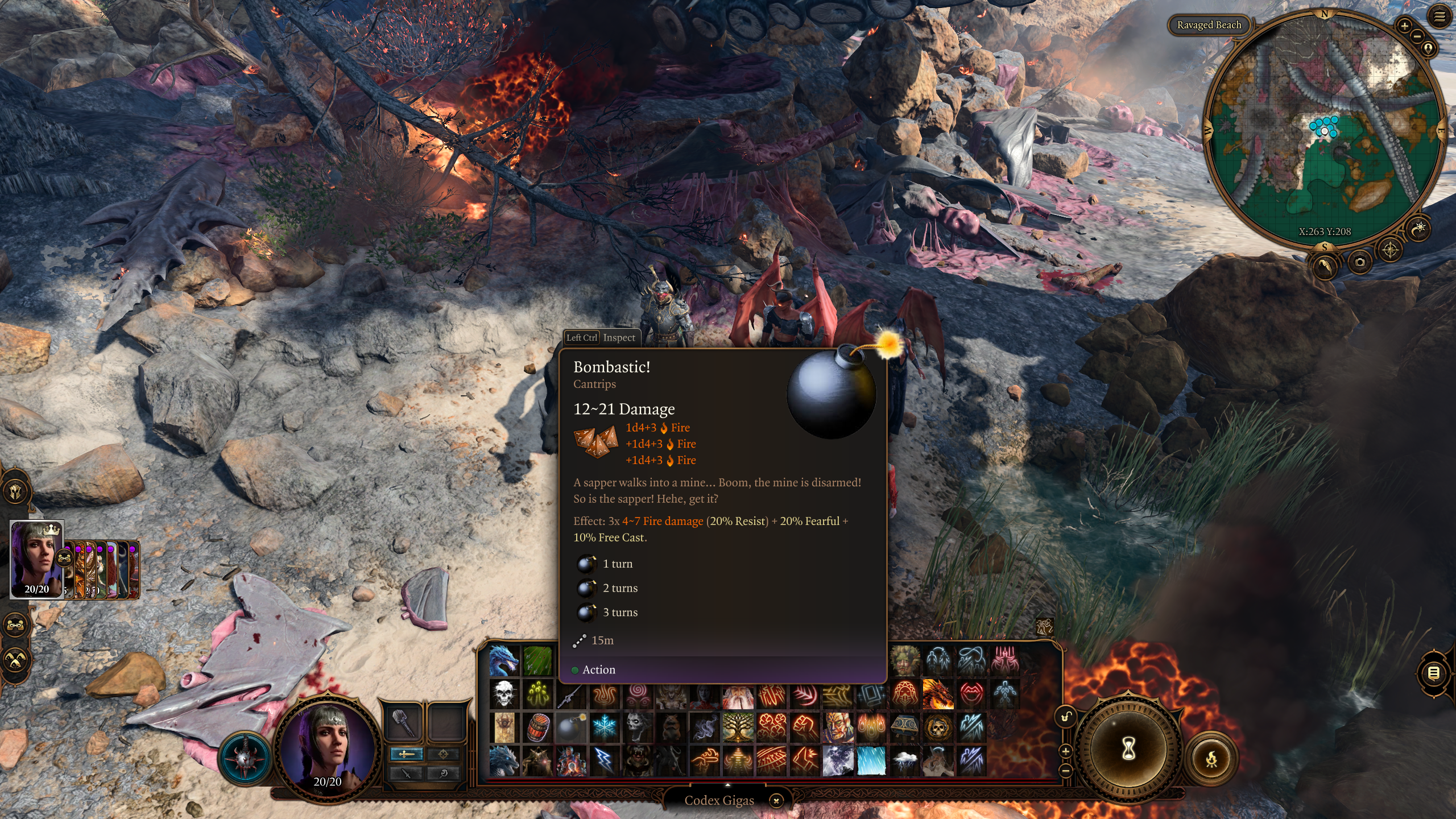The height and width of the screenshot is (819, 1456).
Task: Open the combat log scroll button
Action: click(1434, 673)
